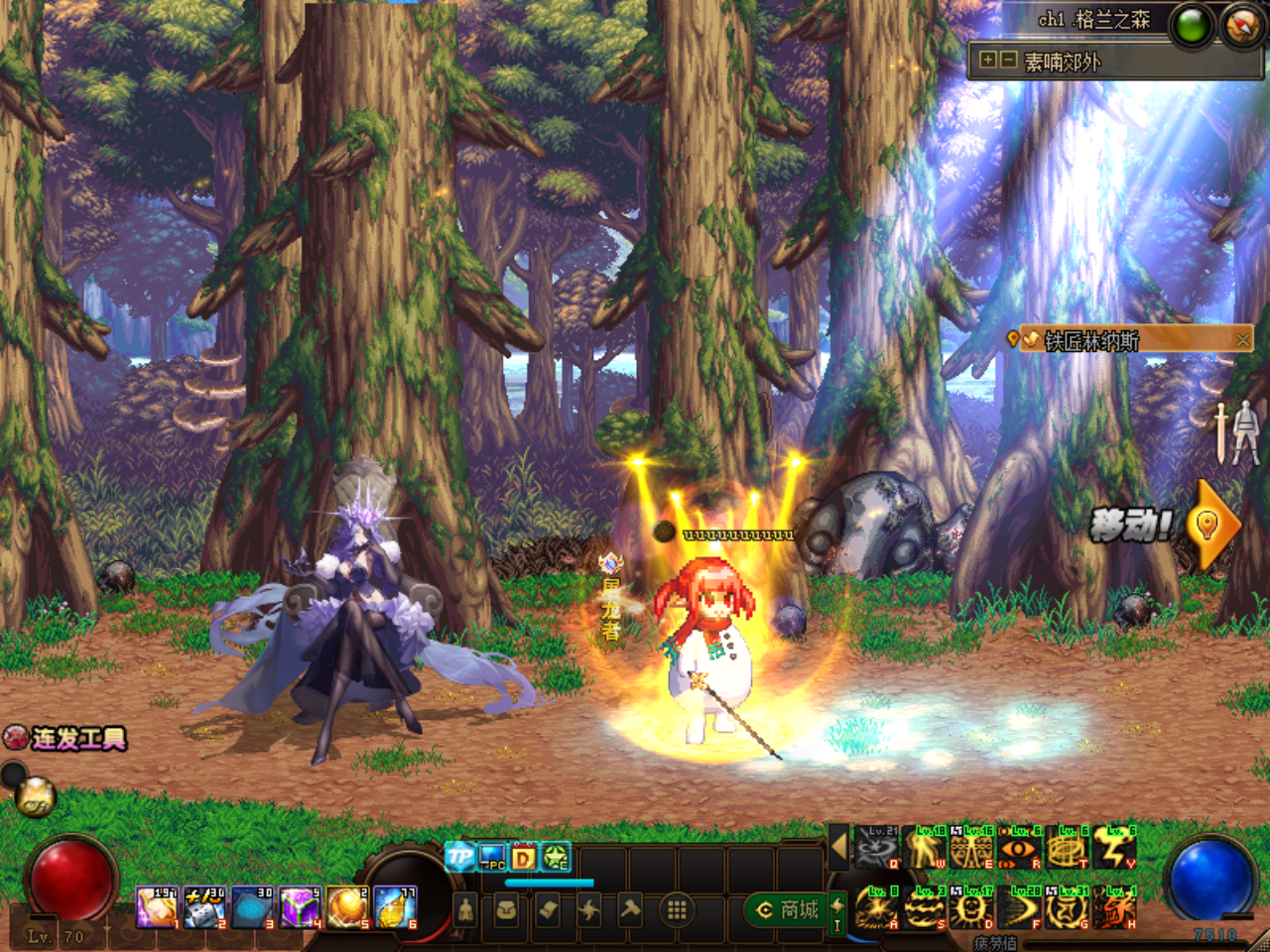Shrink the map with the minus button
The height and width of the screenshot is (952, 1270).
(1007, 60)
